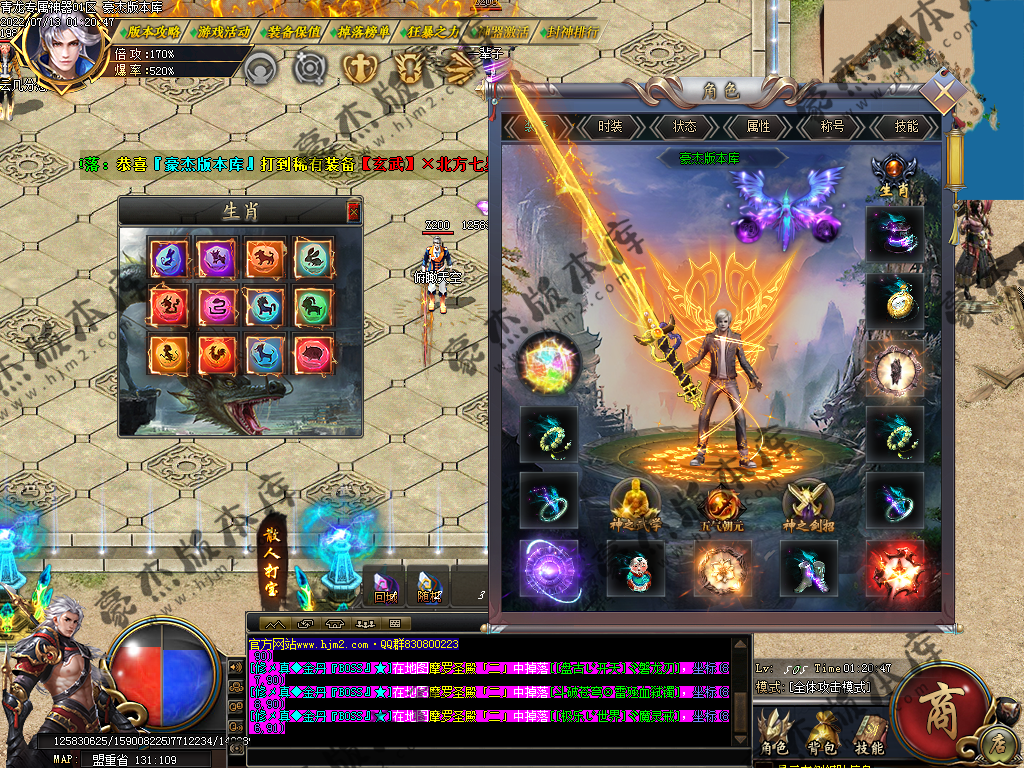Select the rat zodiac stone
Screen dimensions: 1024x768
click(x=169, y=259)
